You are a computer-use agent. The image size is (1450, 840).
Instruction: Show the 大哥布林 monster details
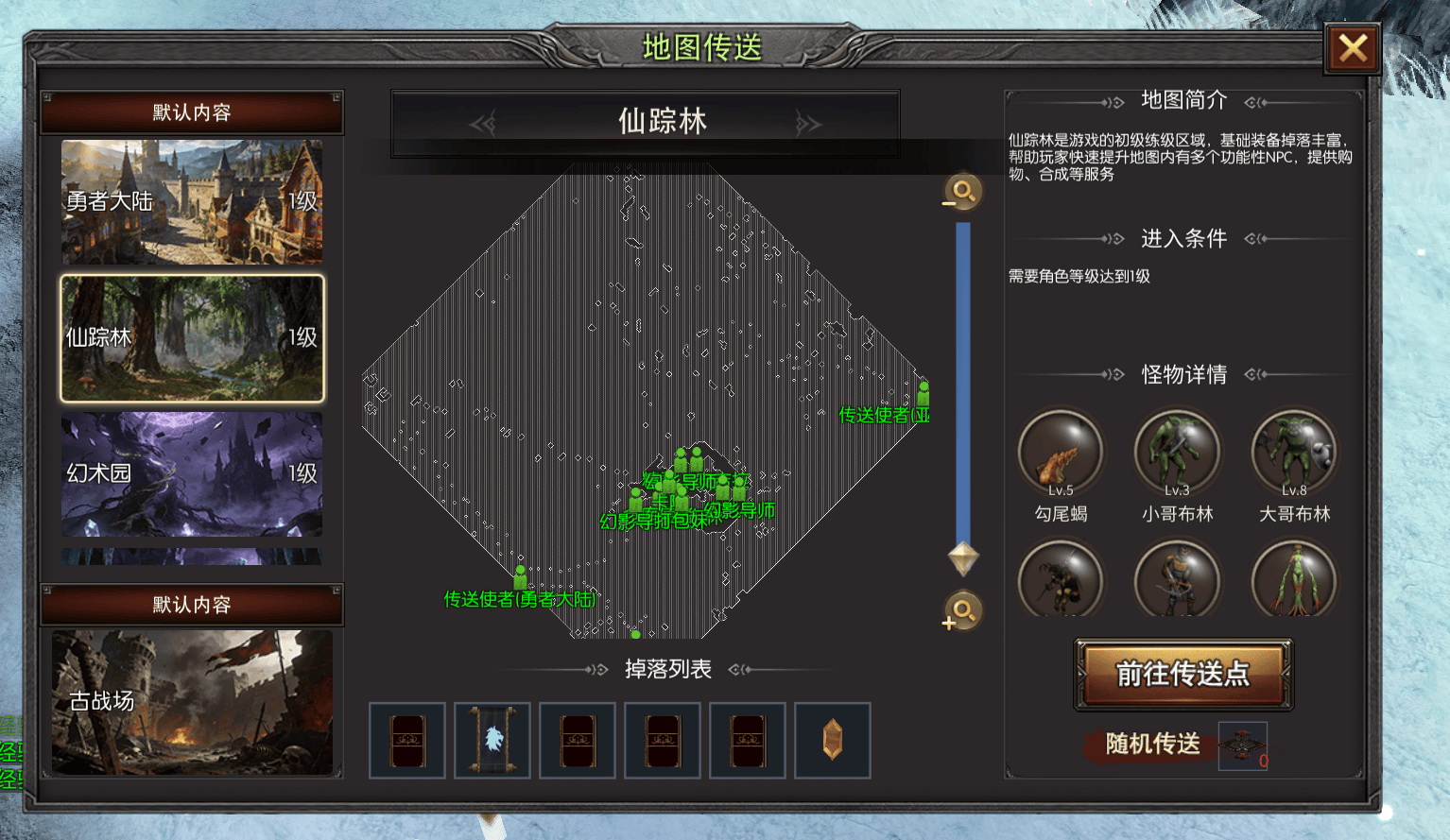pos(1294,453)
